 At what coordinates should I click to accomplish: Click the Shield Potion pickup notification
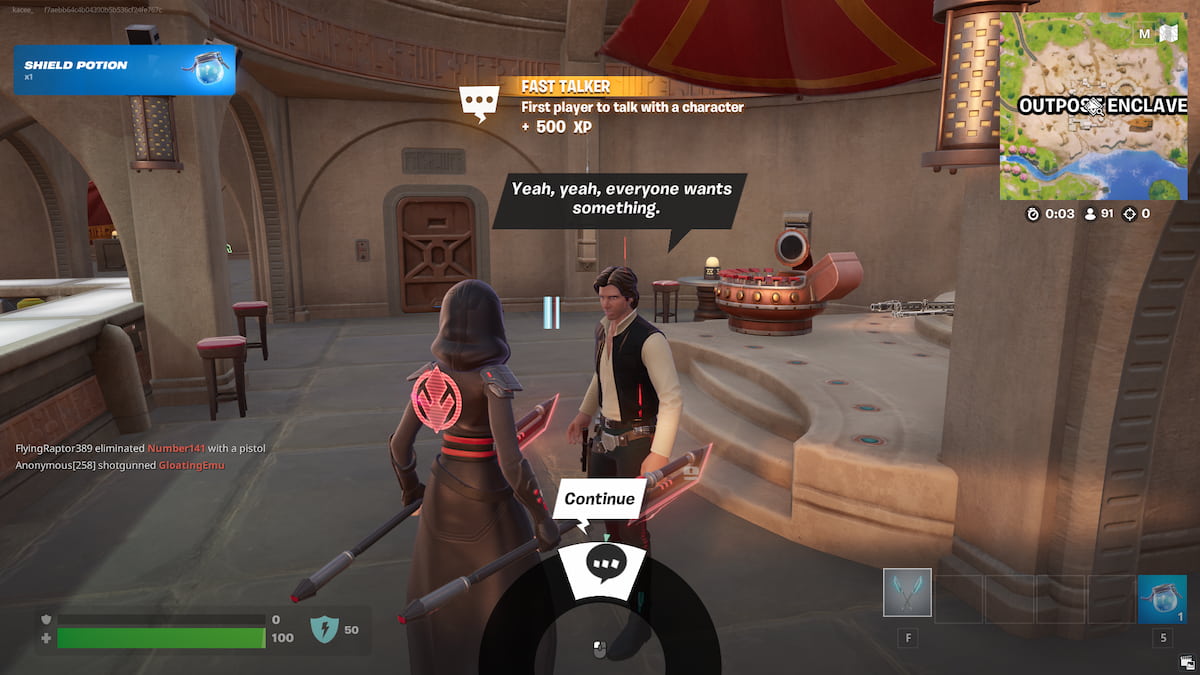124,70
